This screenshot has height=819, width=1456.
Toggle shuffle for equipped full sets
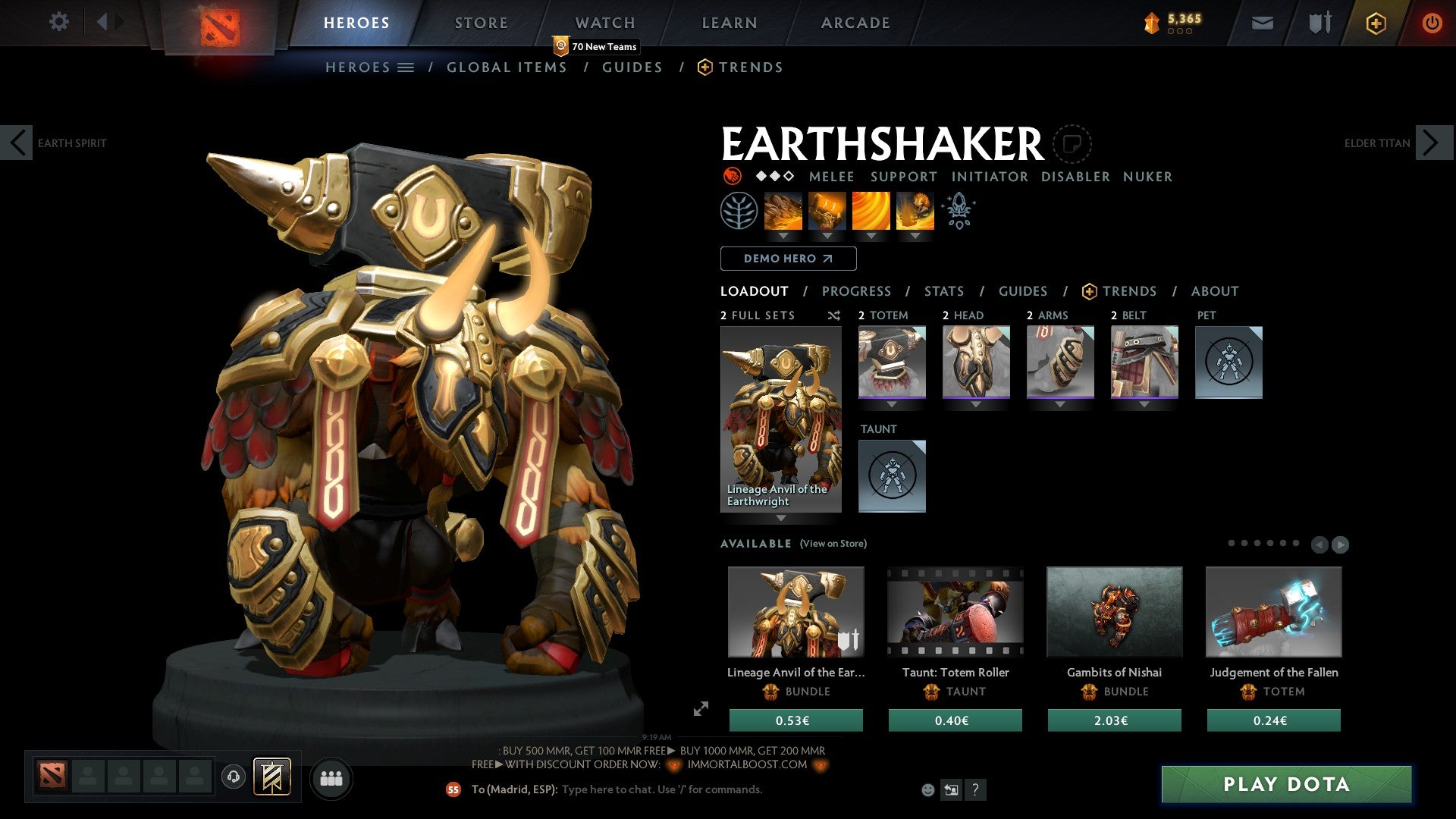[833, 315]
